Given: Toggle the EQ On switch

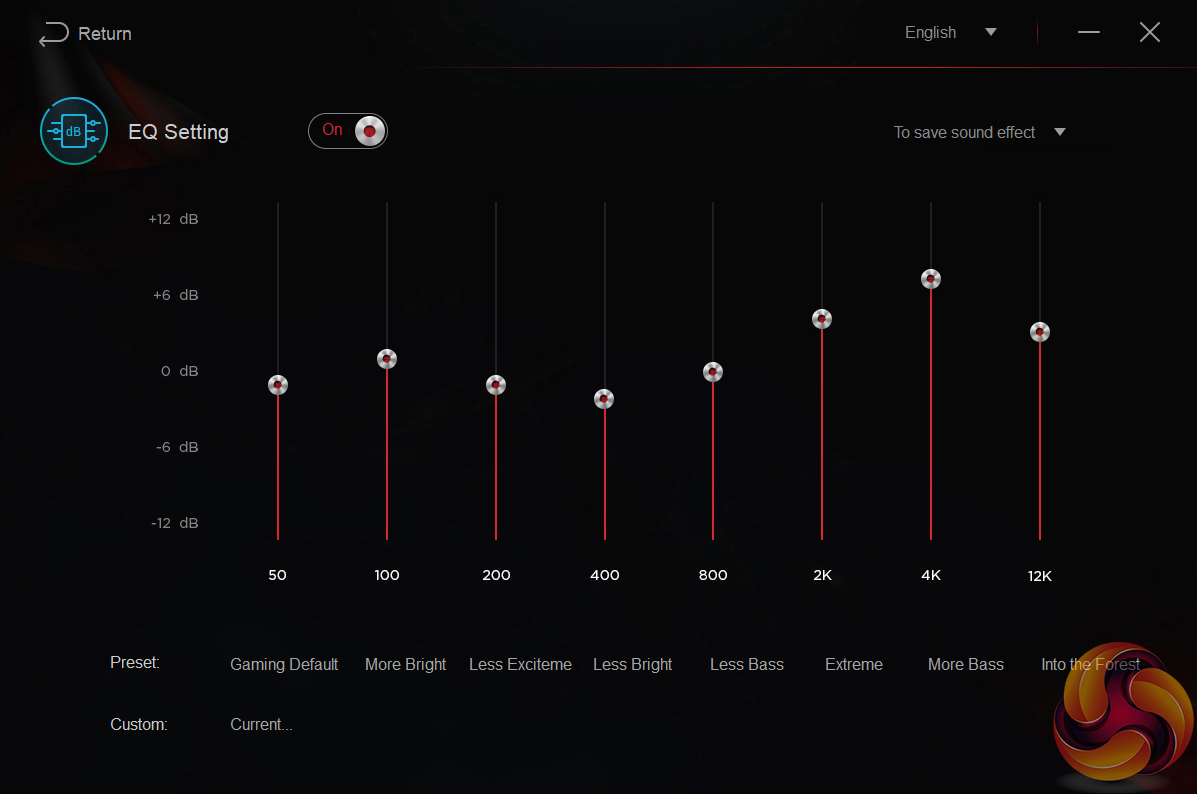Looking at the screenshot, I should coord(348,131).
